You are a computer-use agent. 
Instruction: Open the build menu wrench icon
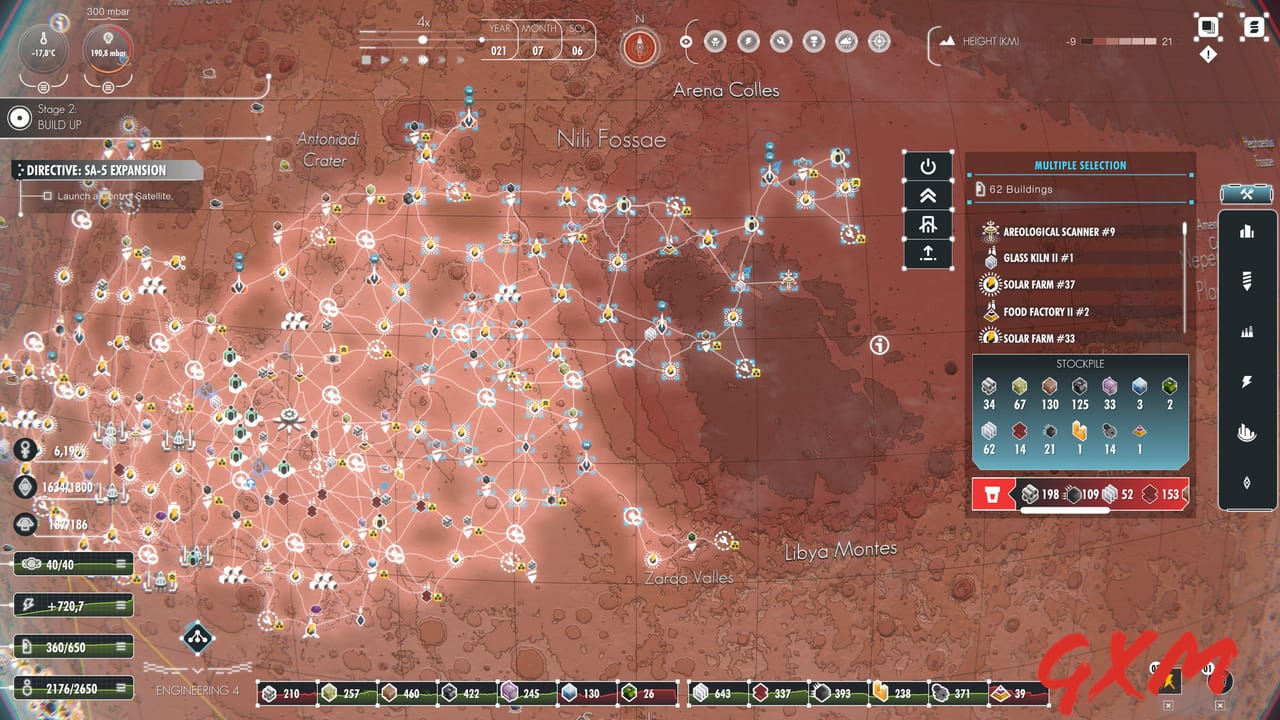tap(1246, 194)
